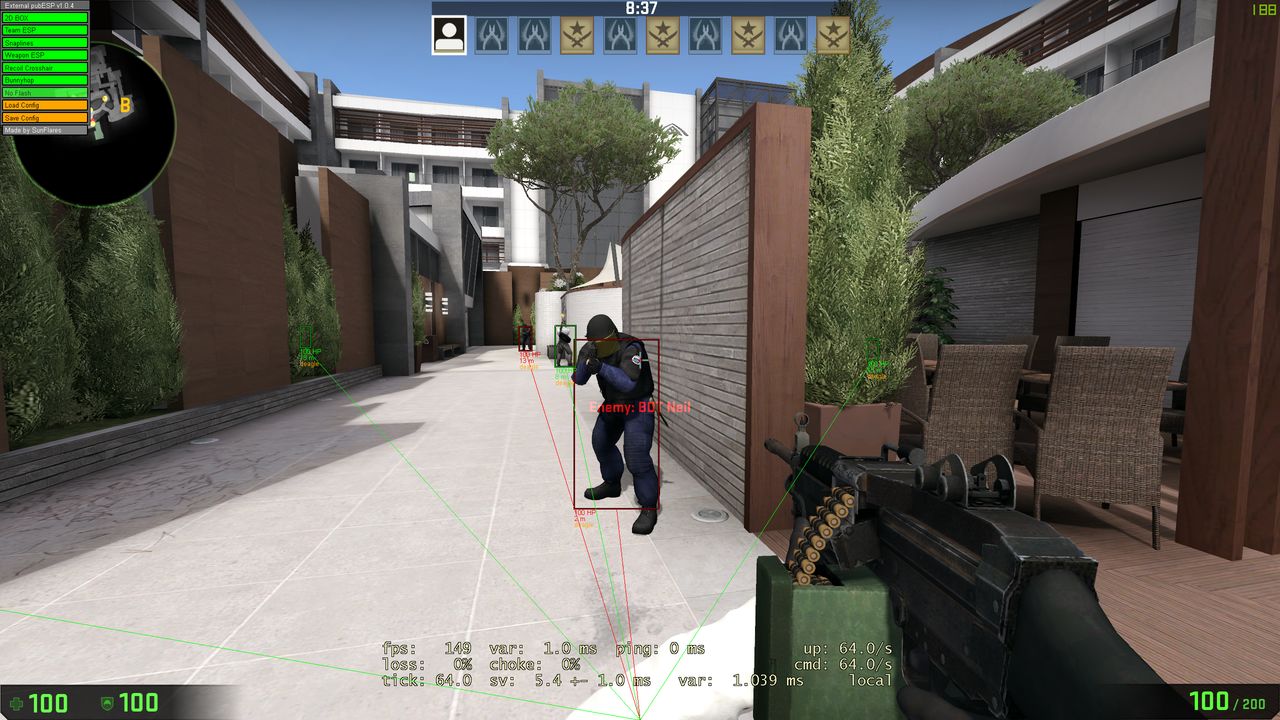1280x720 pixels.
Task: Disable the Recoil Crosshair feature
Action: pos(45,67)
